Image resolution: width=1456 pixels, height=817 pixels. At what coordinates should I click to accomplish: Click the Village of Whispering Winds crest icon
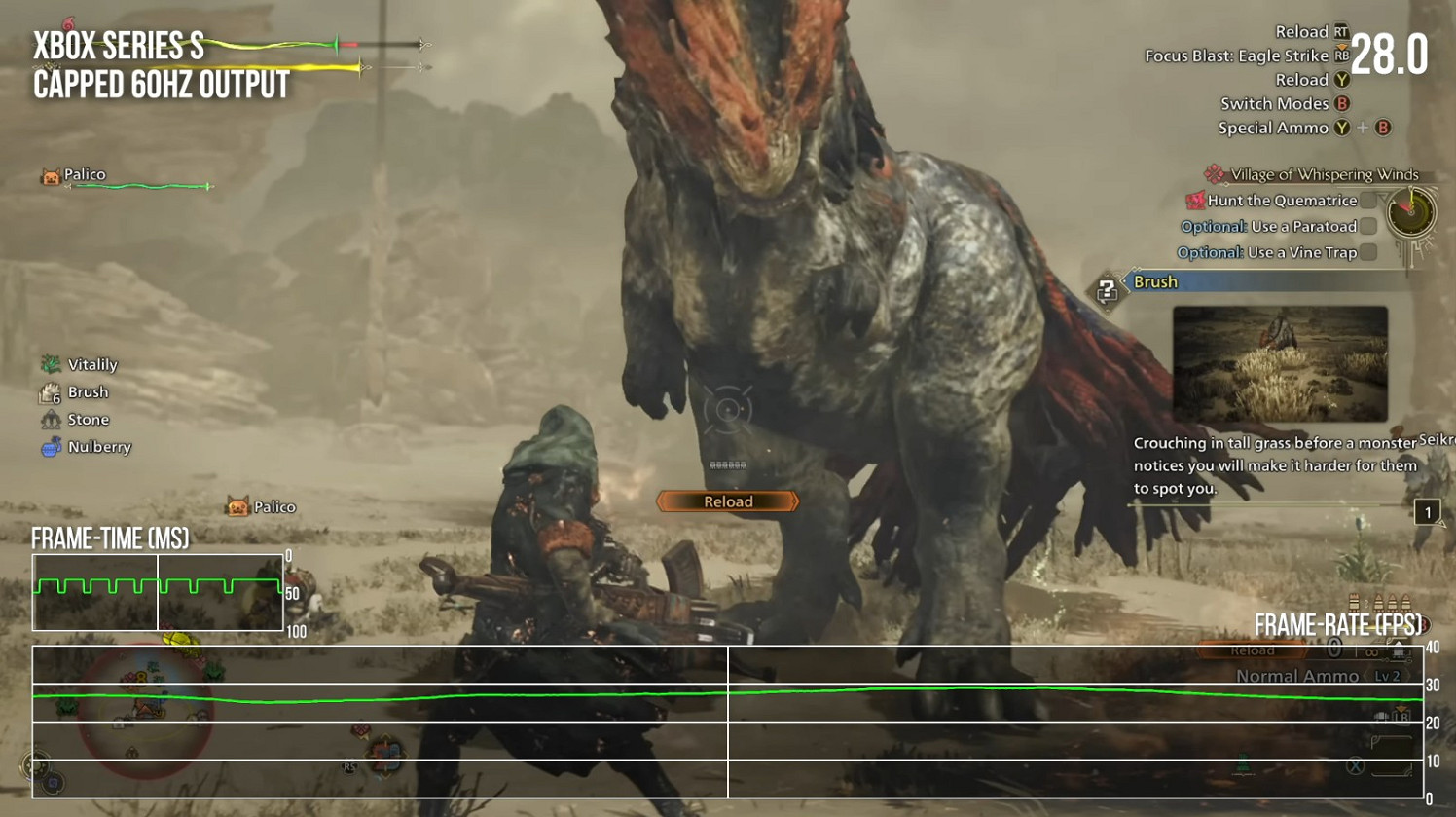(1212, 173)
